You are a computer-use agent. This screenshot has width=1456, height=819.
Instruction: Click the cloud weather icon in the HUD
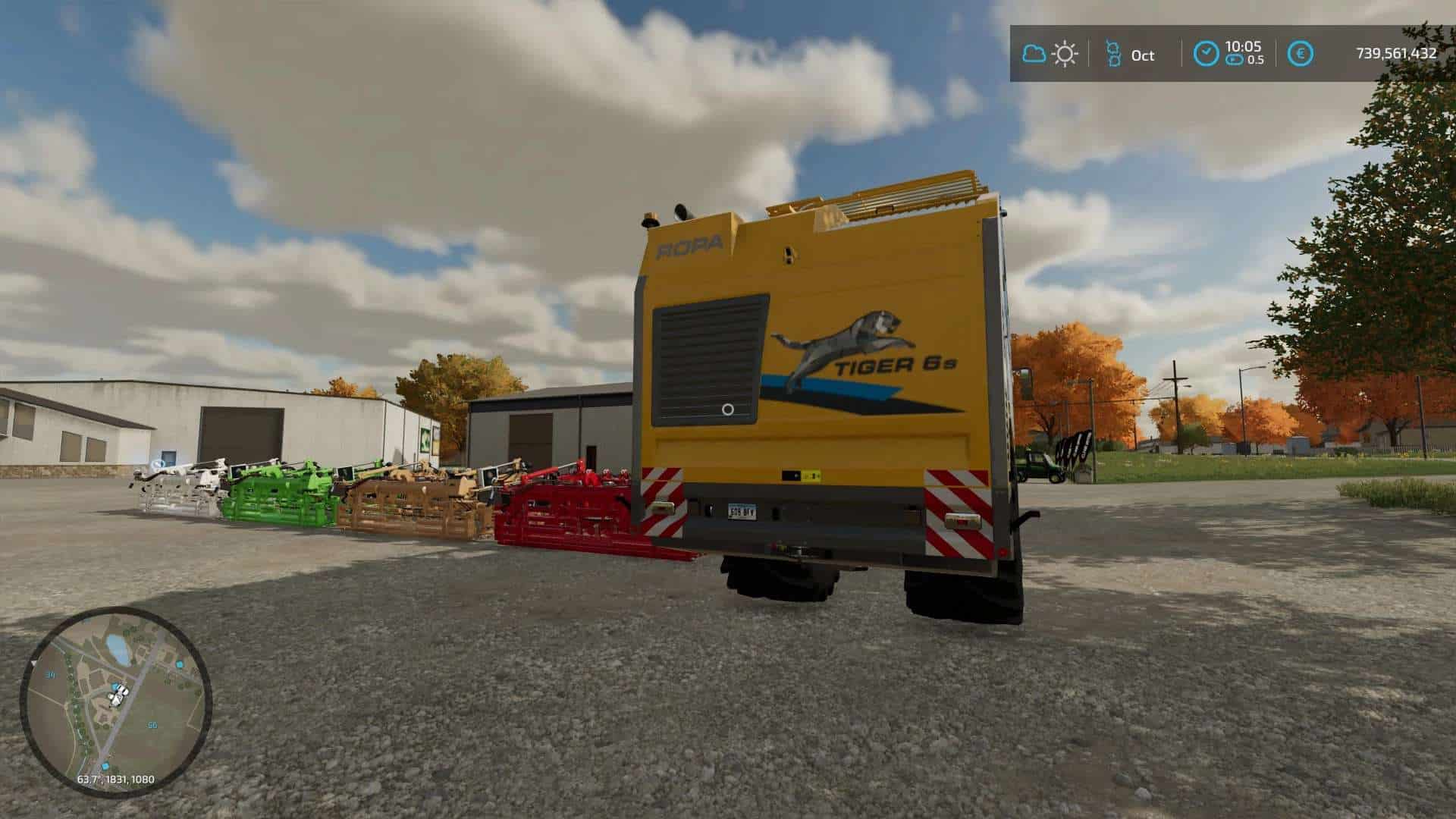point(1034,53)
